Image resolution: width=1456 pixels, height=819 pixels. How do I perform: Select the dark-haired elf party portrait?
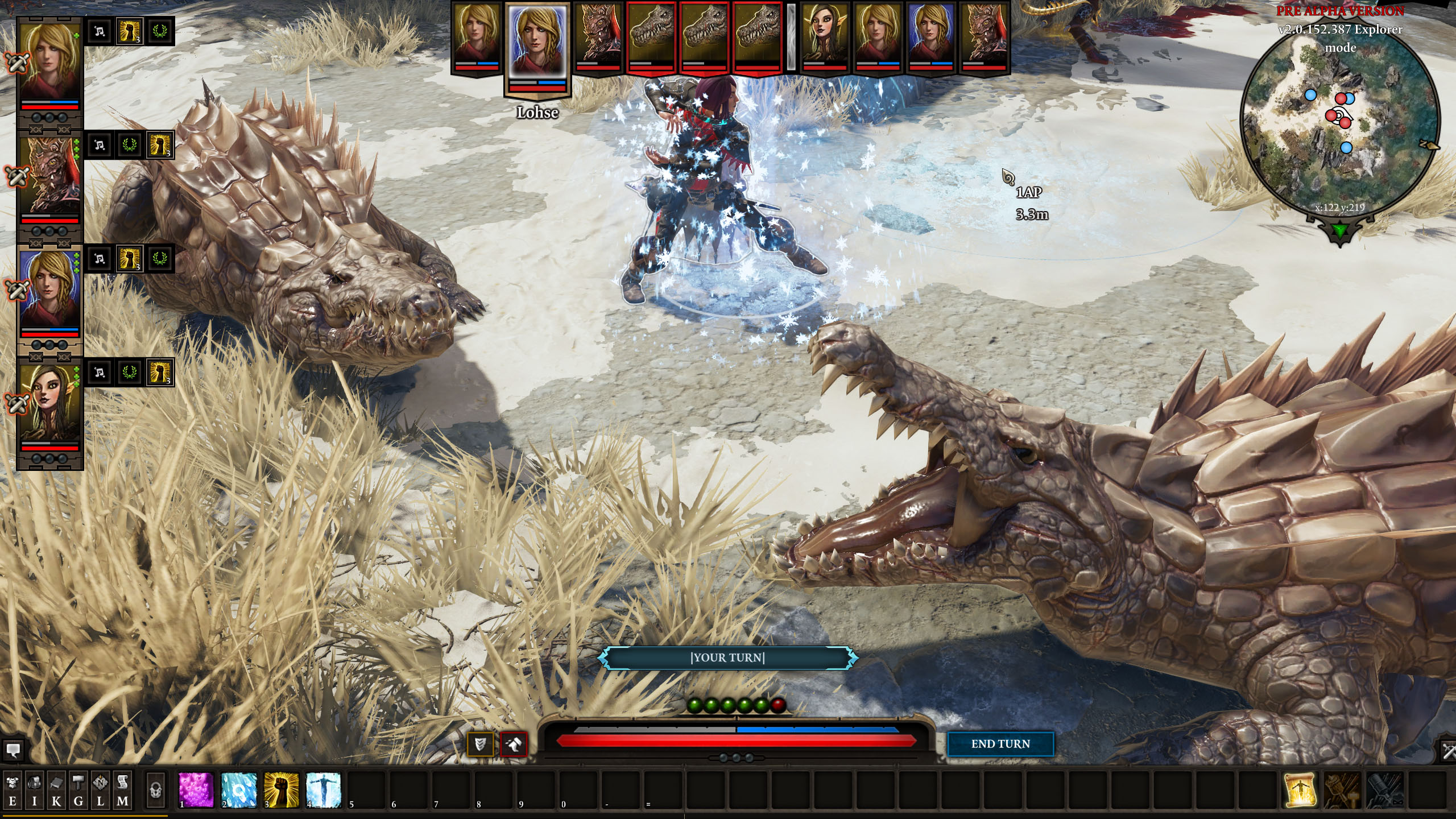pyautogui.click(x=49, y=404)
